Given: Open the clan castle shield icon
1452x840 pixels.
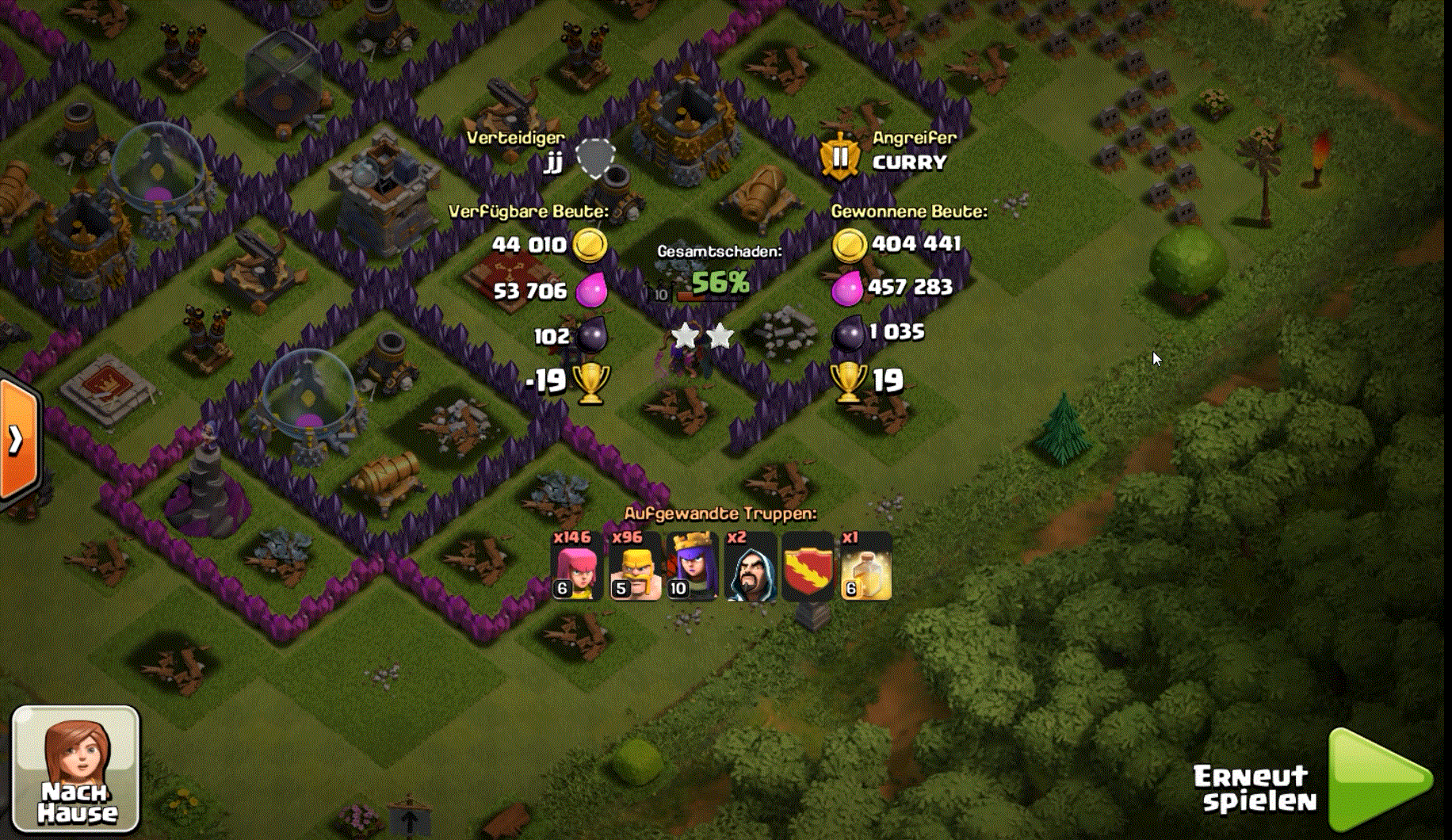Looking at the screenshot, I should [x=808, y=567].
